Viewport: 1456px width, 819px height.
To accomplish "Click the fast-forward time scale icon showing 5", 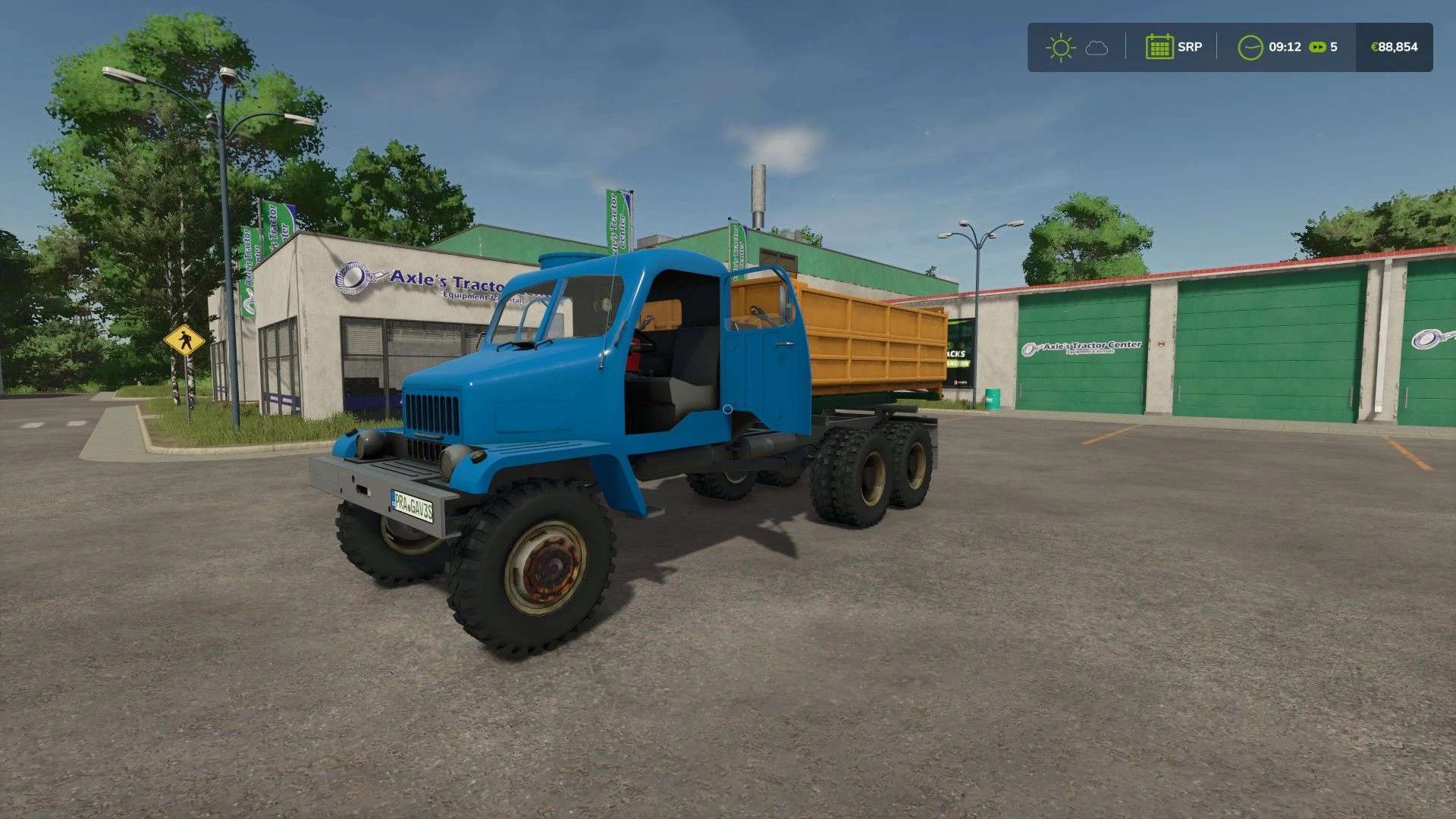I will pyautogui.click(x=1316, y=47).
